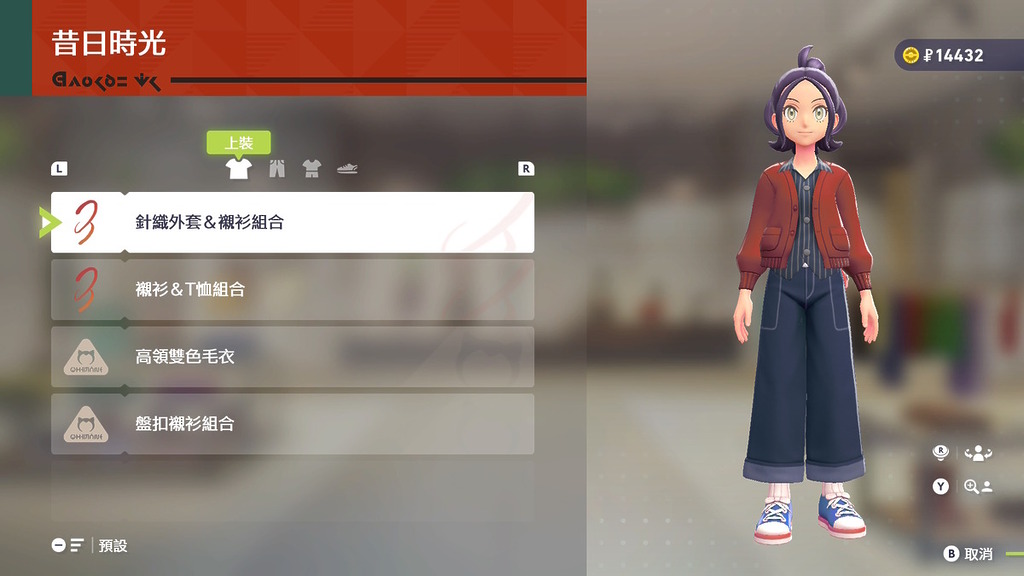Select 盤扣襯衫組合 from the list

click(292, 424)
